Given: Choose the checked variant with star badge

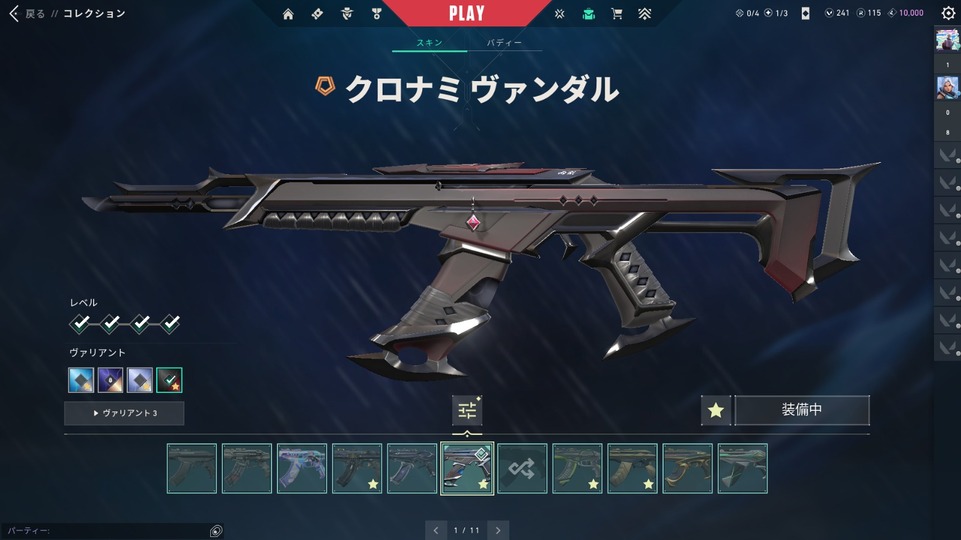Looking at the screenshot, I should tap(169, 380).
